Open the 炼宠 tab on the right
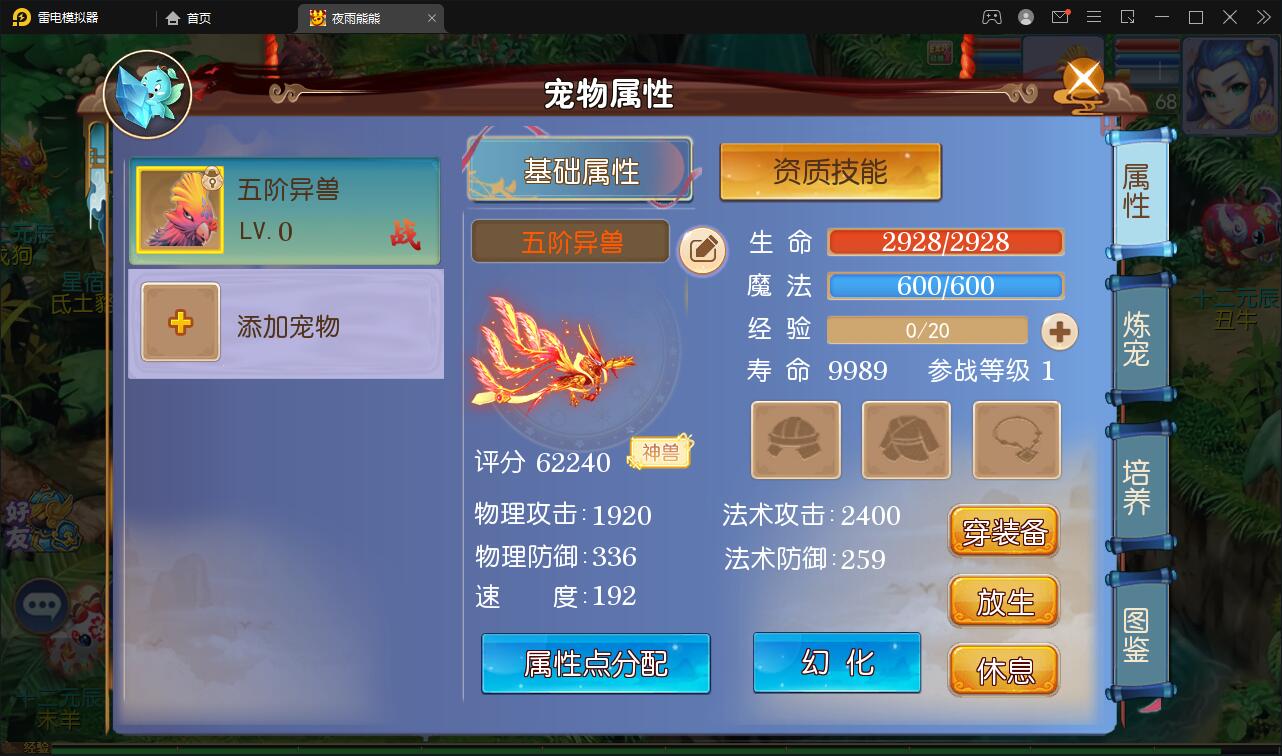 [1138, 333]
